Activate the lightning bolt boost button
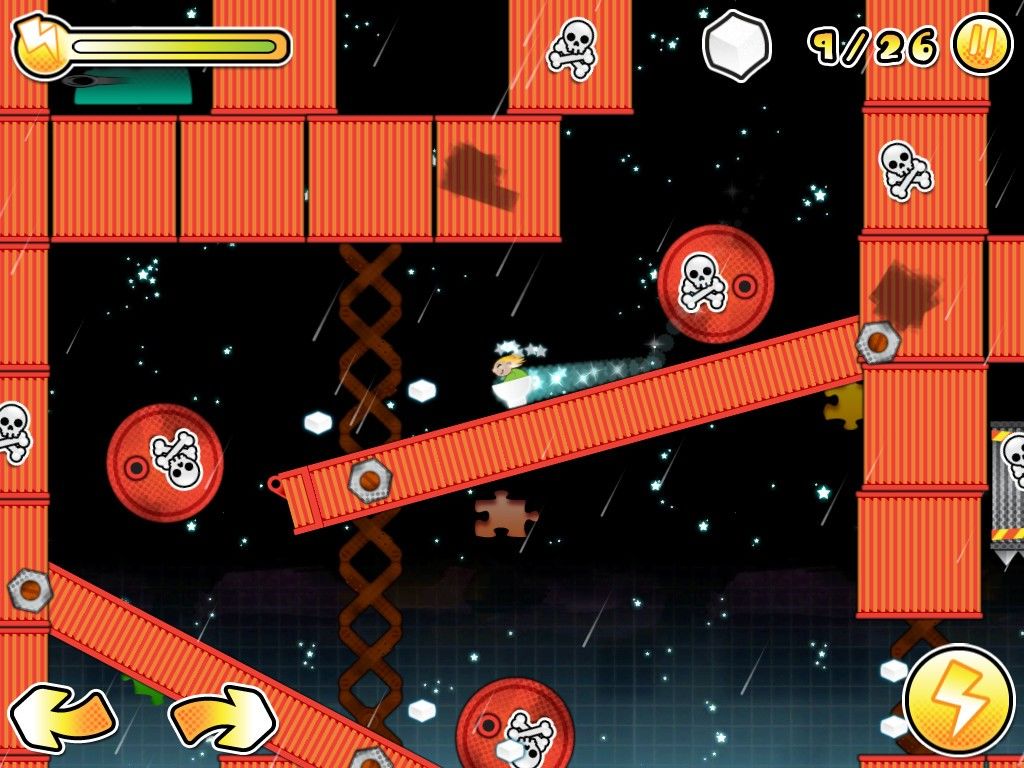The height and width of the screenshot is (768, 1024). [958, 699]
